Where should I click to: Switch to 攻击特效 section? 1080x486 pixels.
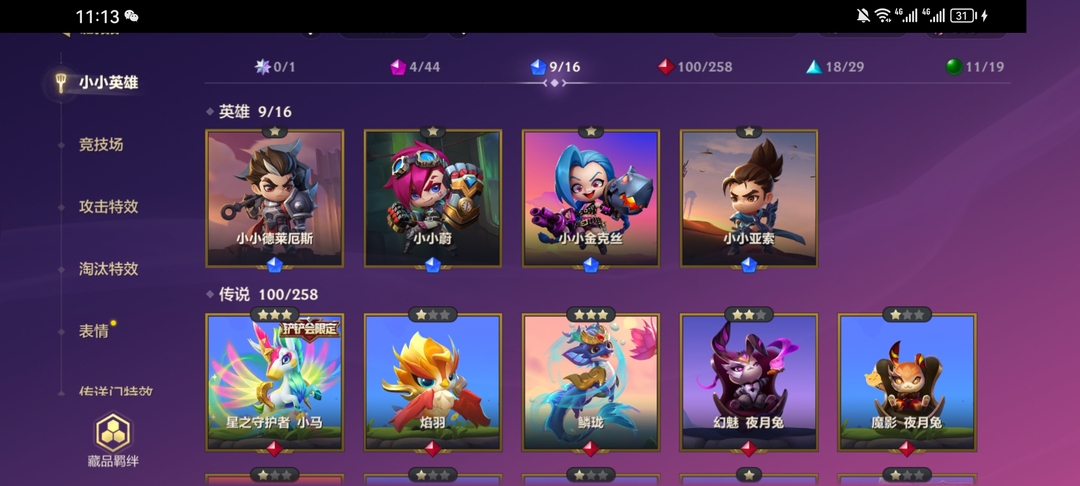[108, 207]
